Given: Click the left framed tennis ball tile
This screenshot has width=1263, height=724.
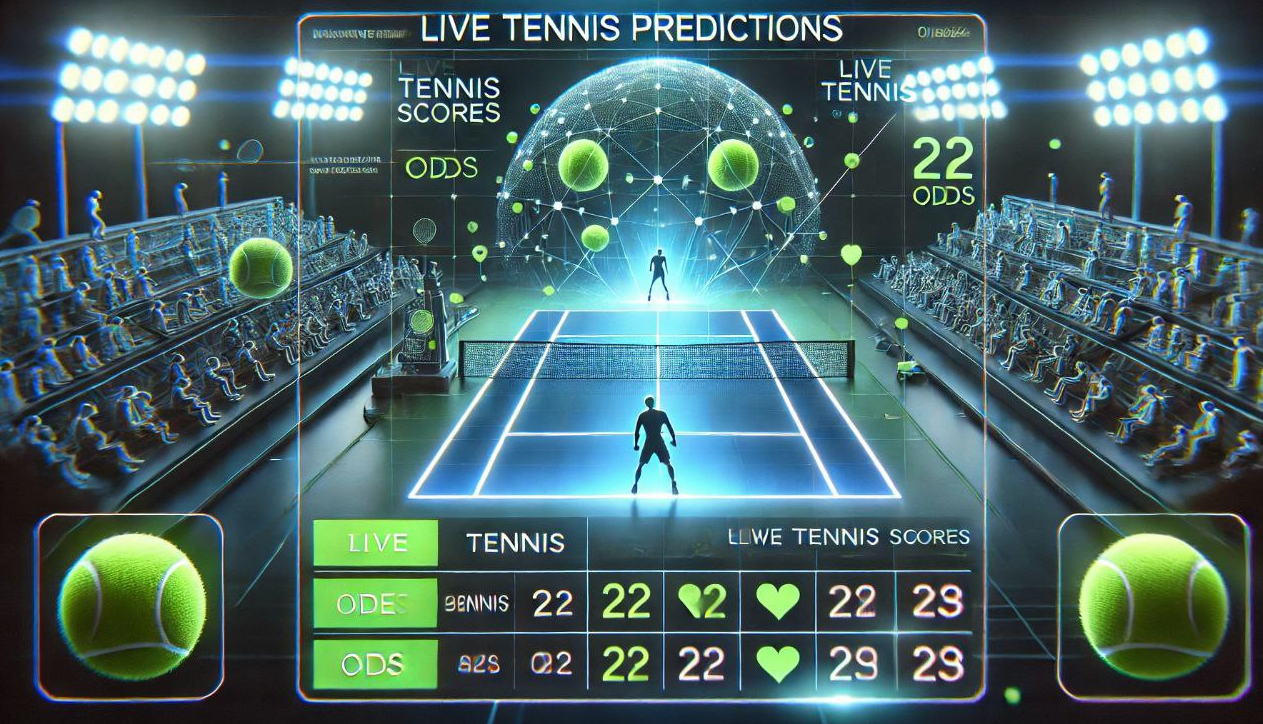Looking at the screenshot, I should click(x=130, y=607).
